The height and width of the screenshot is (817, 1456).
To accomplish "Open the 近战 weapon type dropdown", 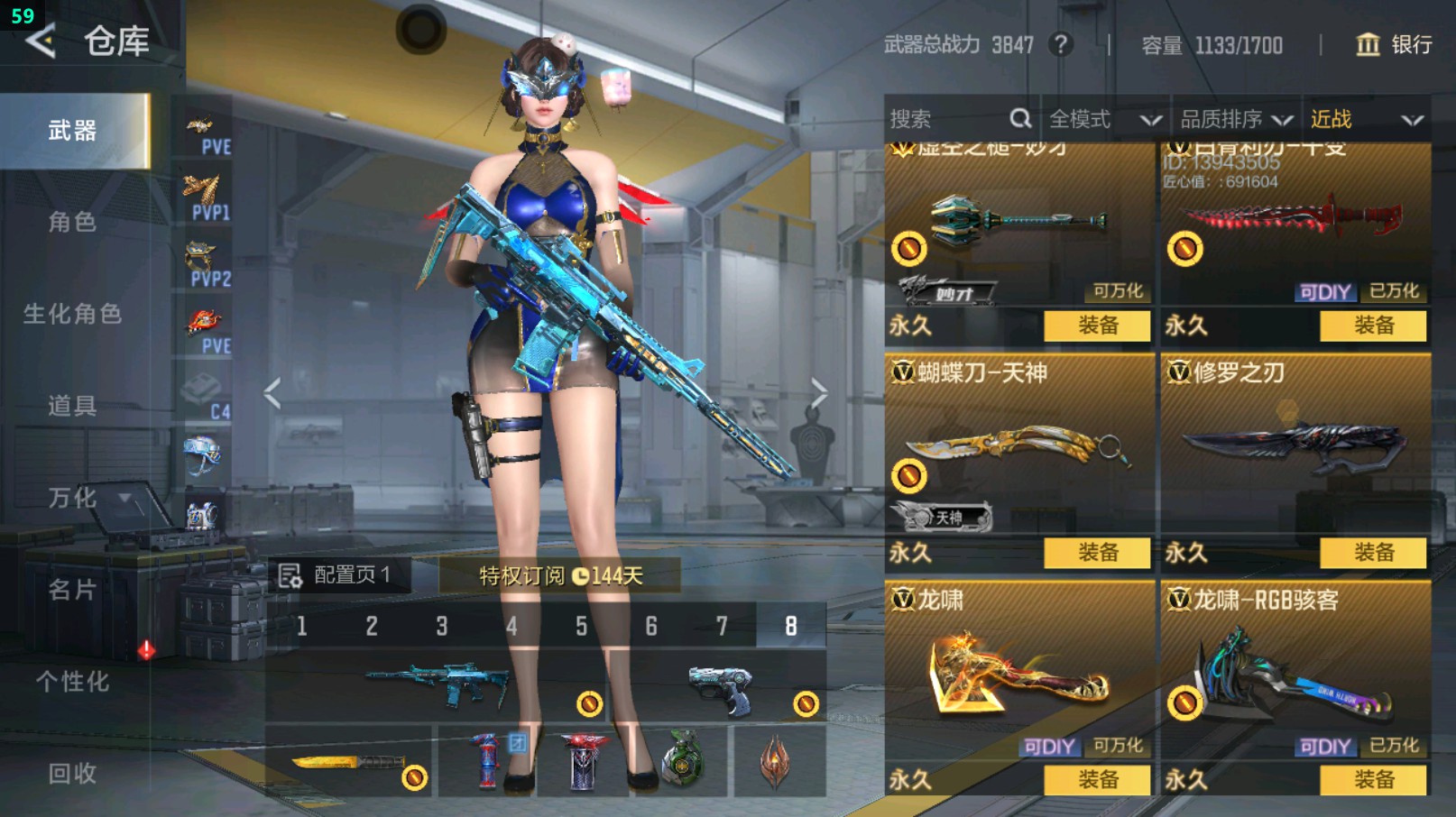I will pyautogui.click(x=1366, y=119).
